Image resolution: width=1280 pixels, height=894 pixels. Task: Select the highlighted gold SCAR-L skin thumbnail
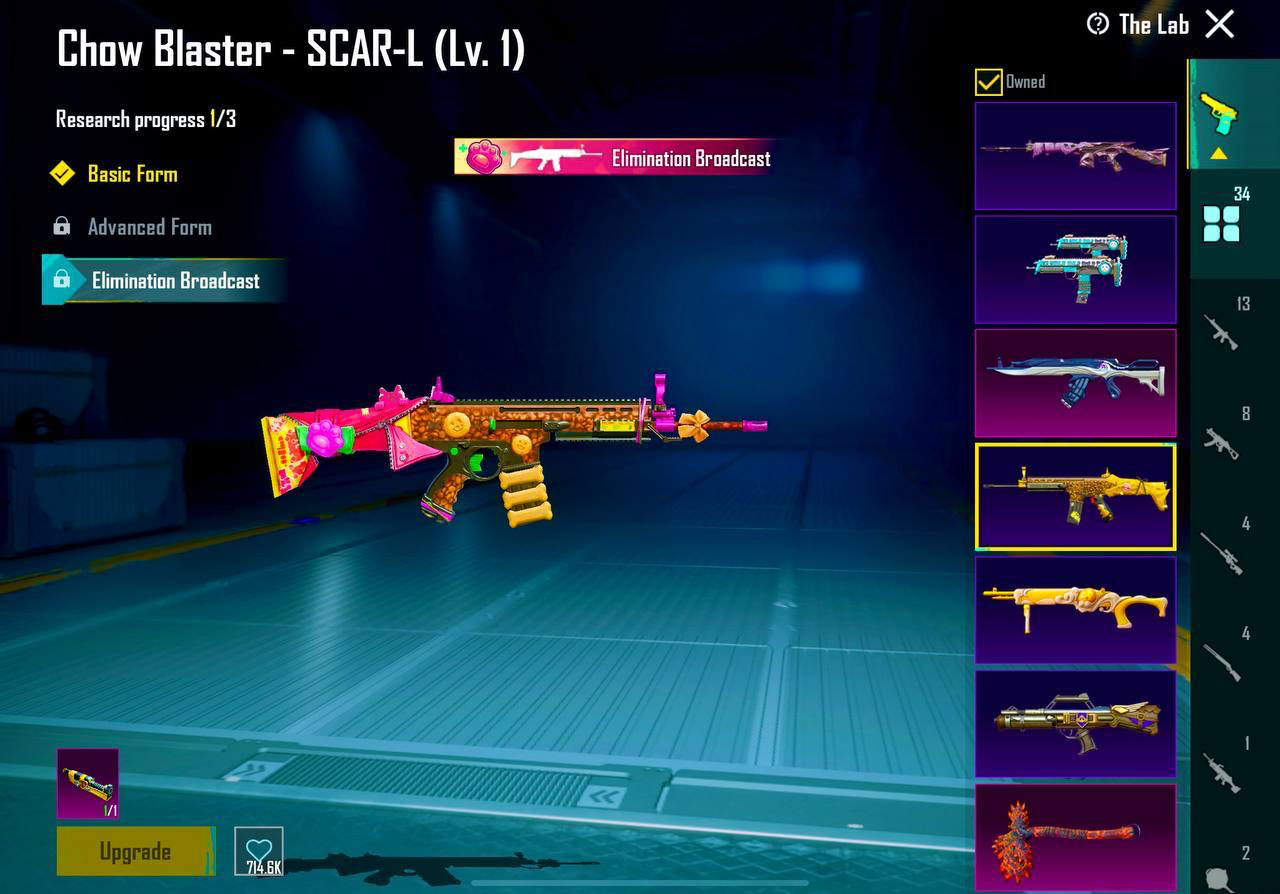tap(1075, 496)
